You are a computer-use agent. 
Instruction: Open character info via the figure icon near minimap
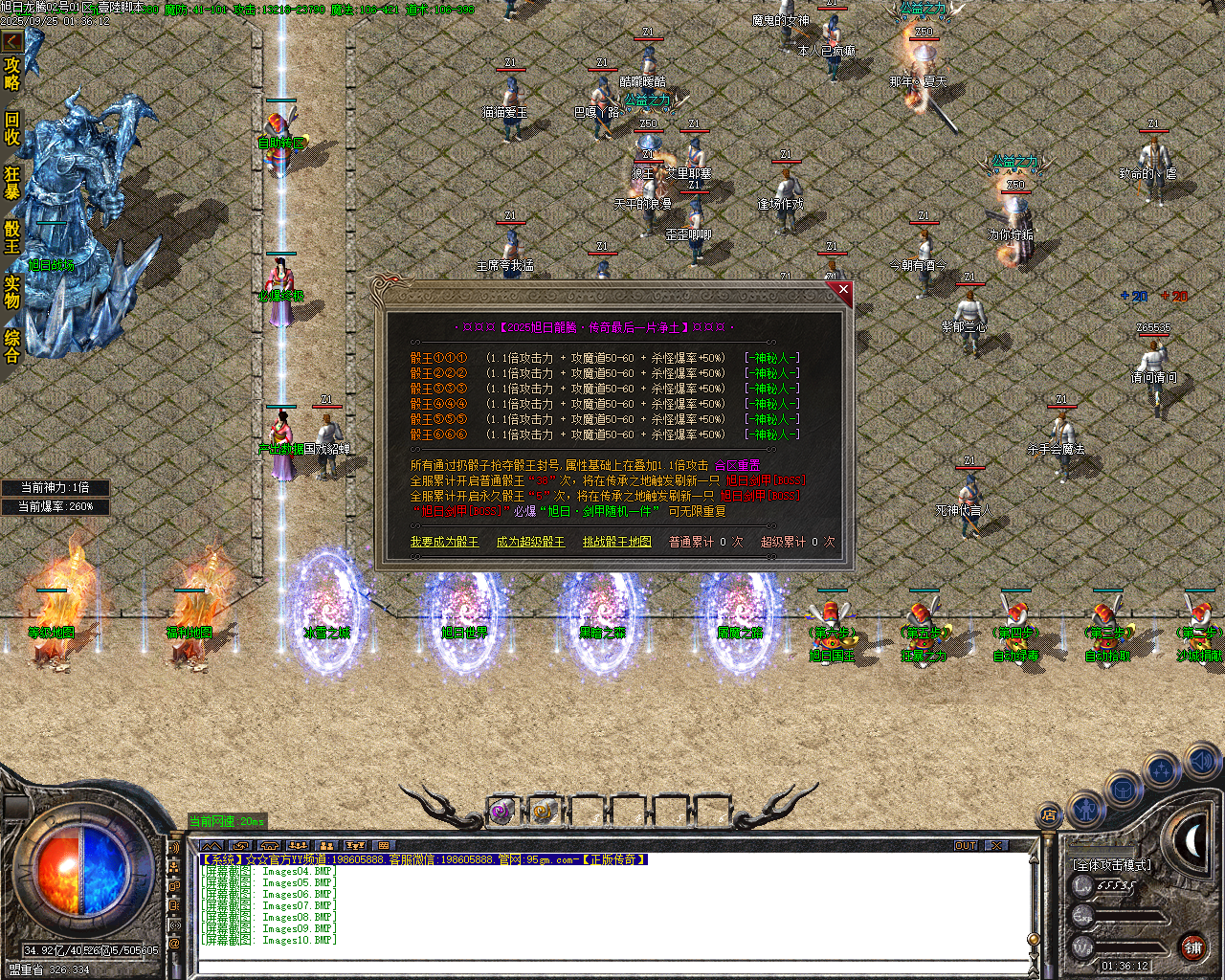coord(1086,811)
